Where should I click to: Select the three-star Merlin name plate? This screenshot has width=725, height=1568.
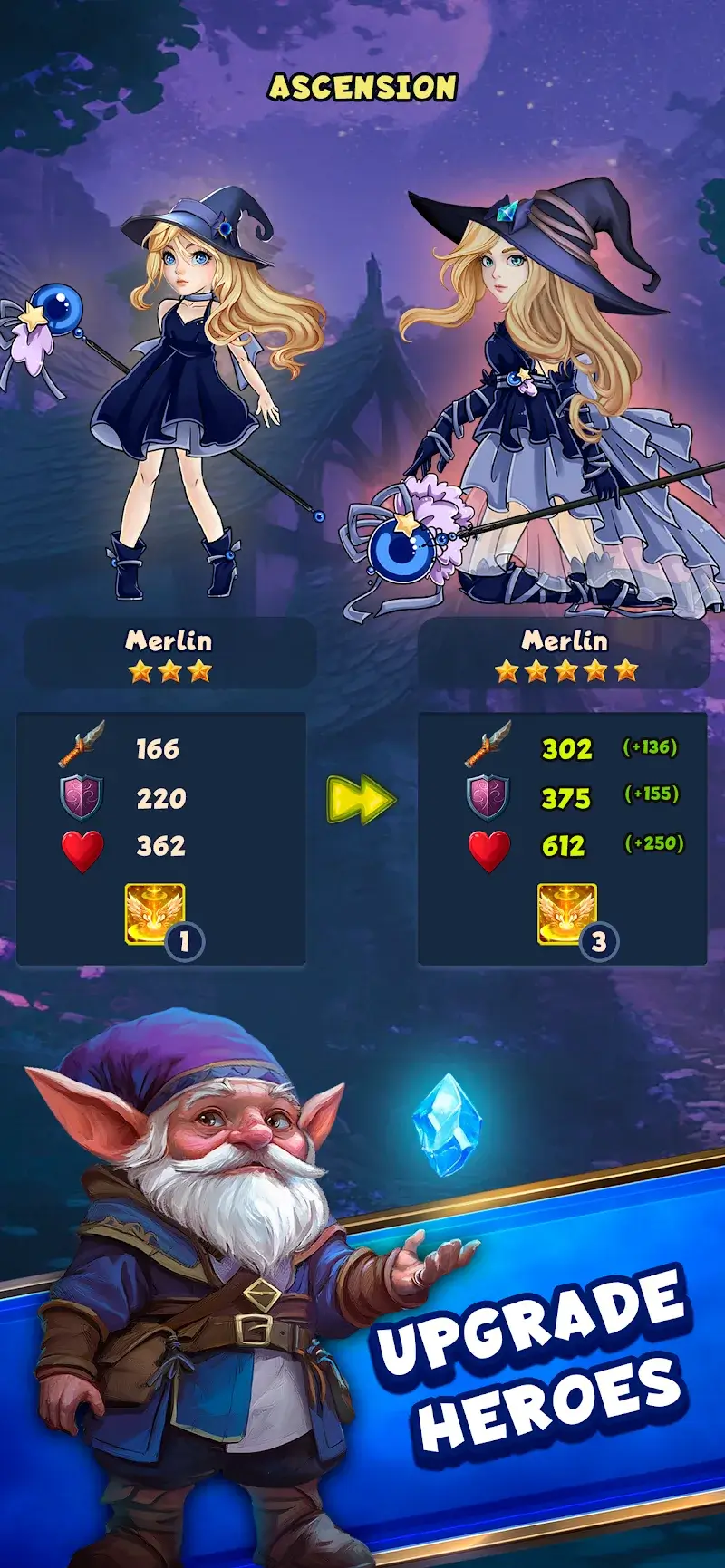(x=169, y=653)
